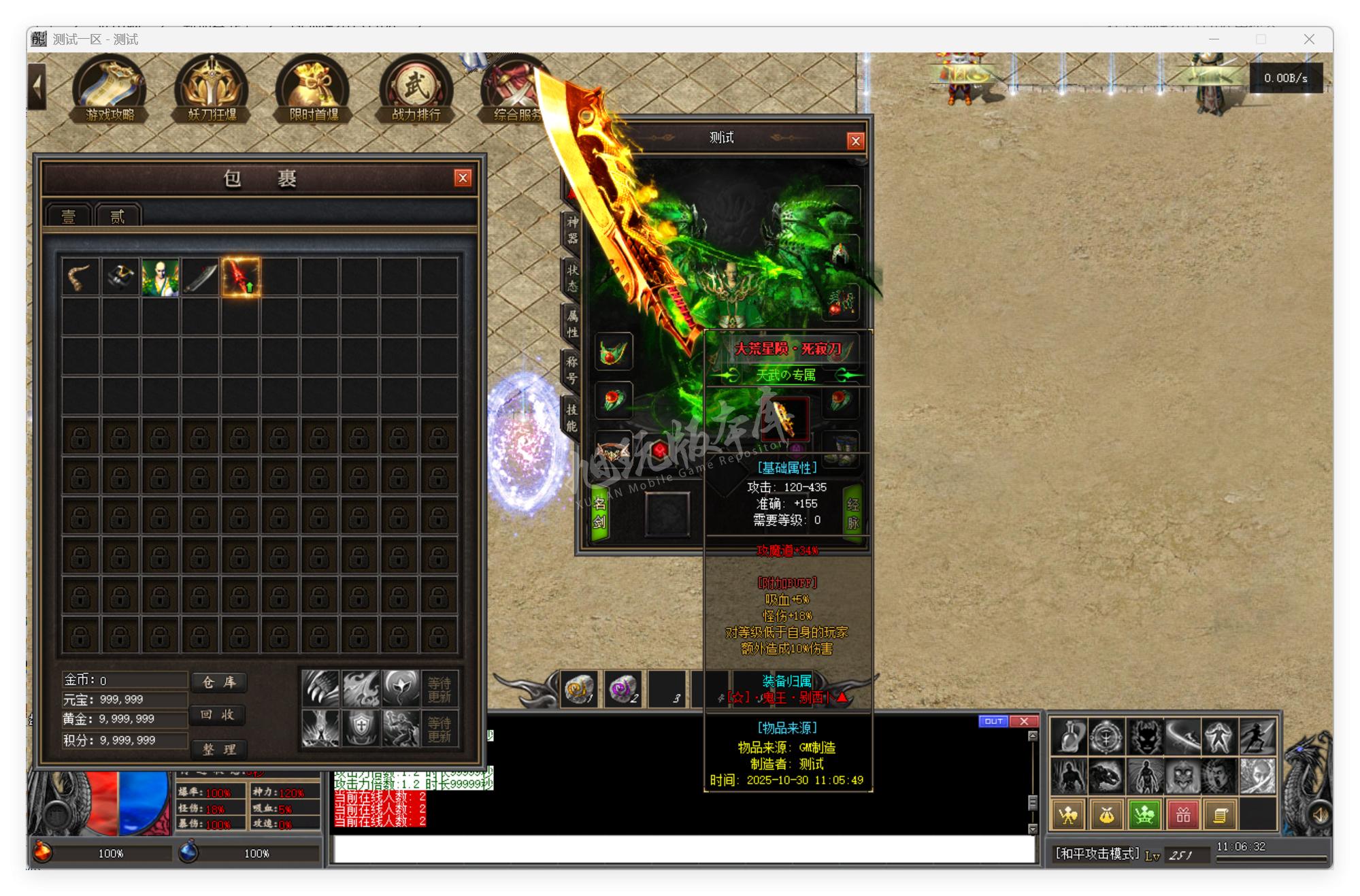Click the 仓库 warehouse button

click(x=219, y=683)
